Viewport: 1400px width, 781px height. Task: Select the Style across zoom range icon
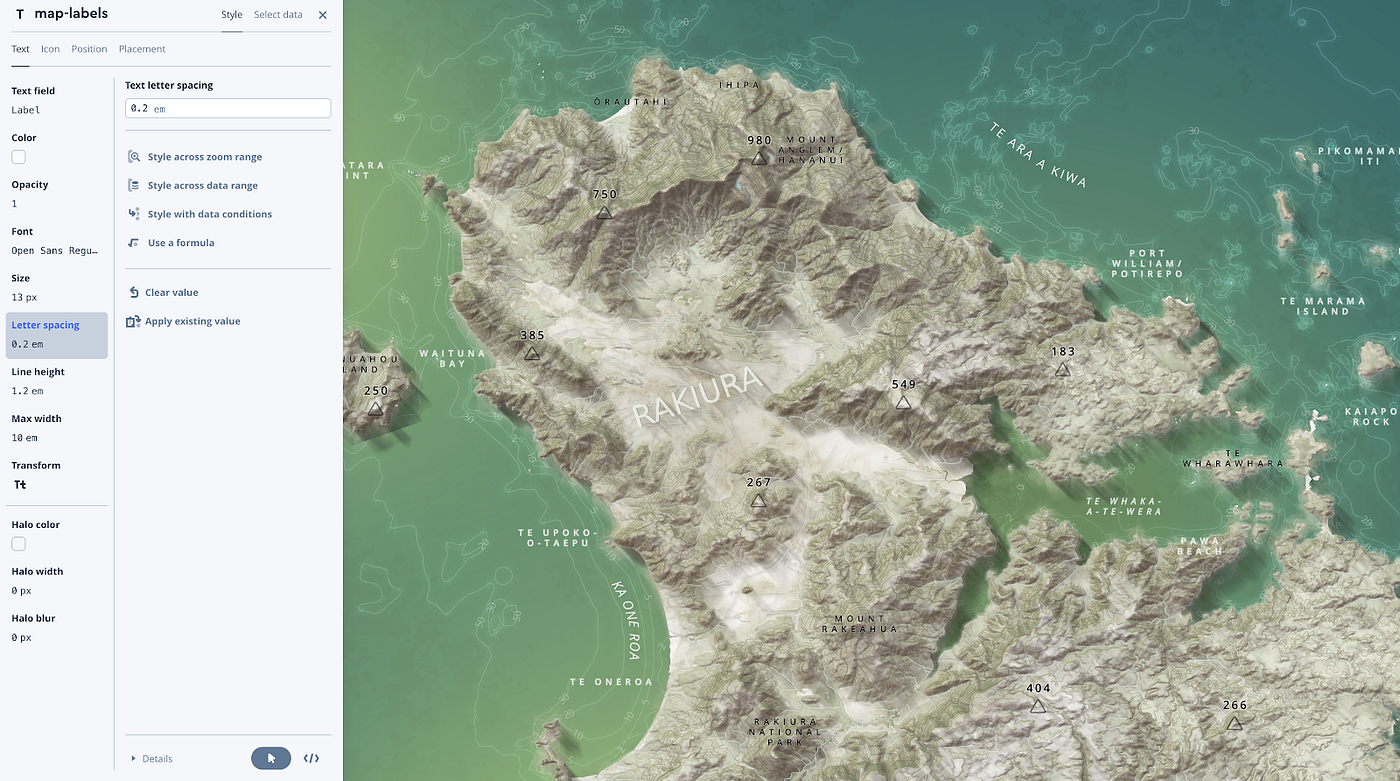coord(133,156)
